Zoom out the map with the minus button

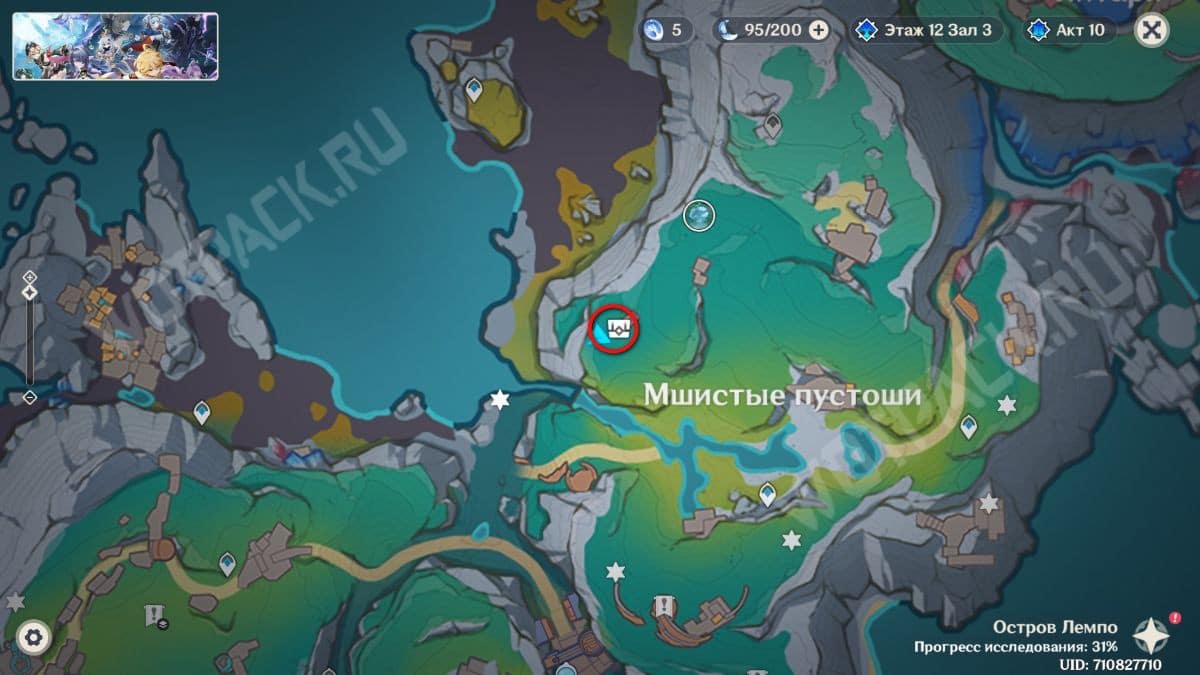pos(29,396)
